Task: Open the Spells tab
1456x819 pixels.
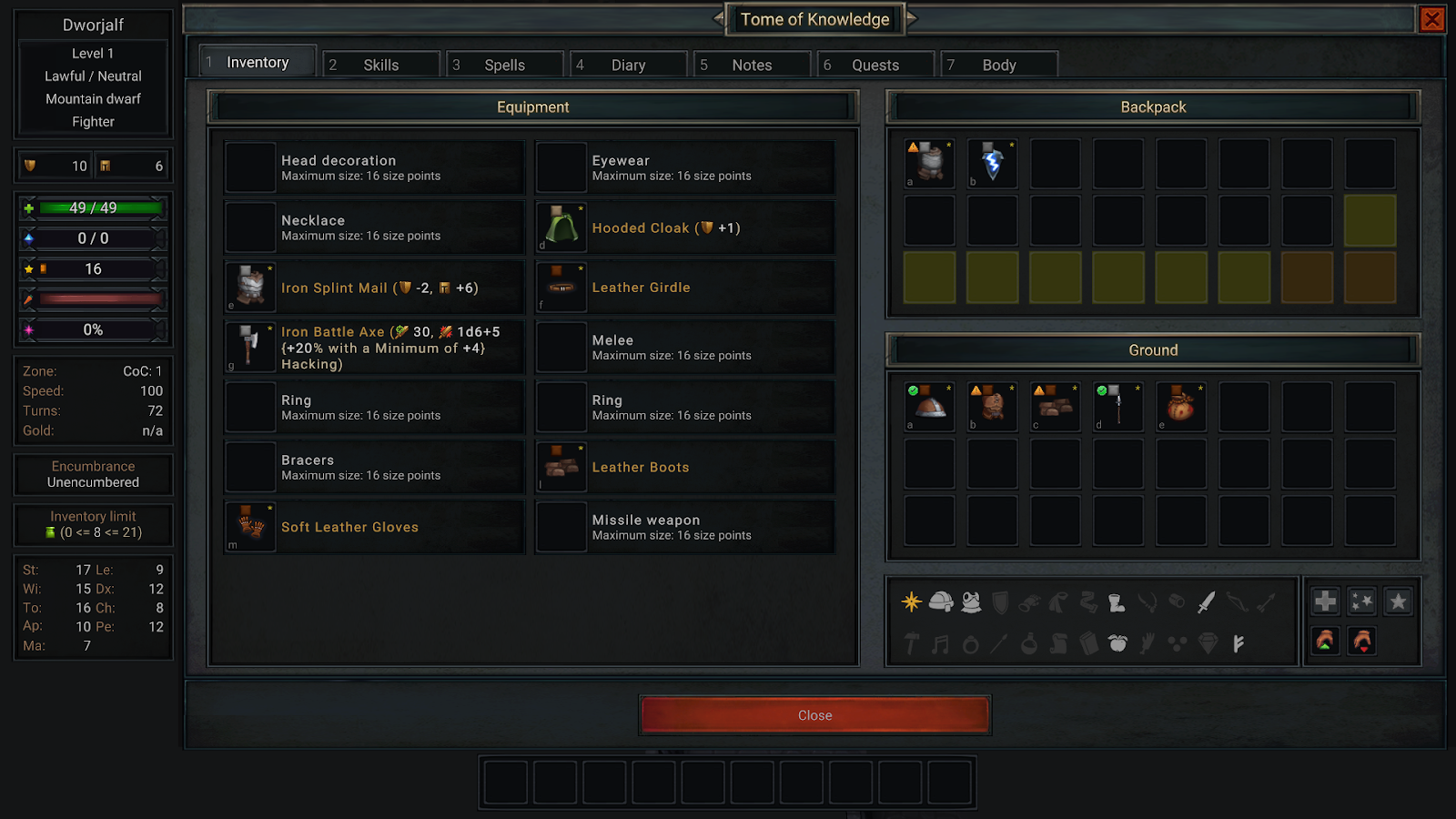Action: click(x=504, y=65)
